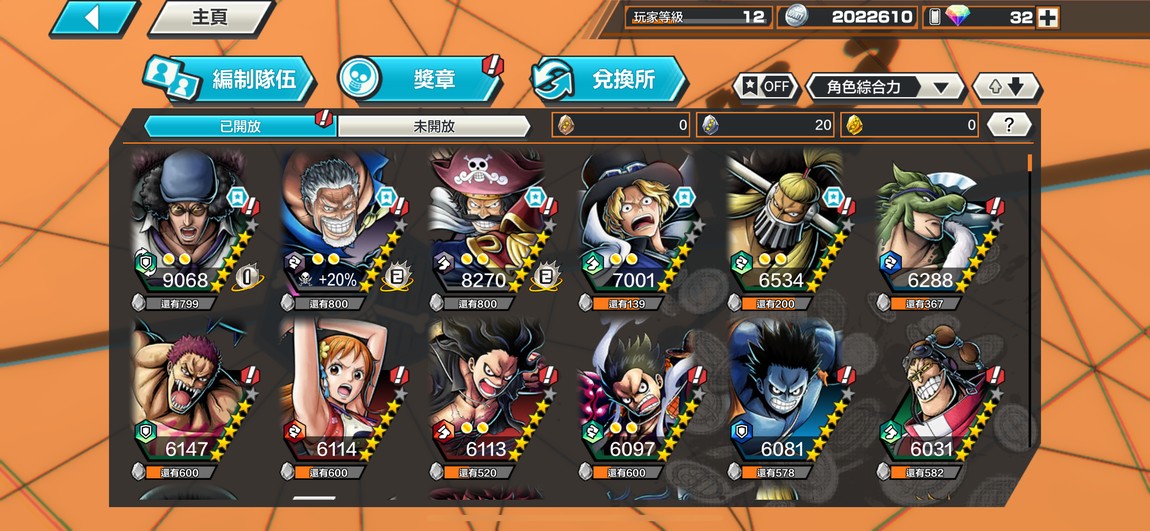Screen dimensions: 1150x531
Task: Return to 主頁 home screen
Action: (x=210, y=17)
